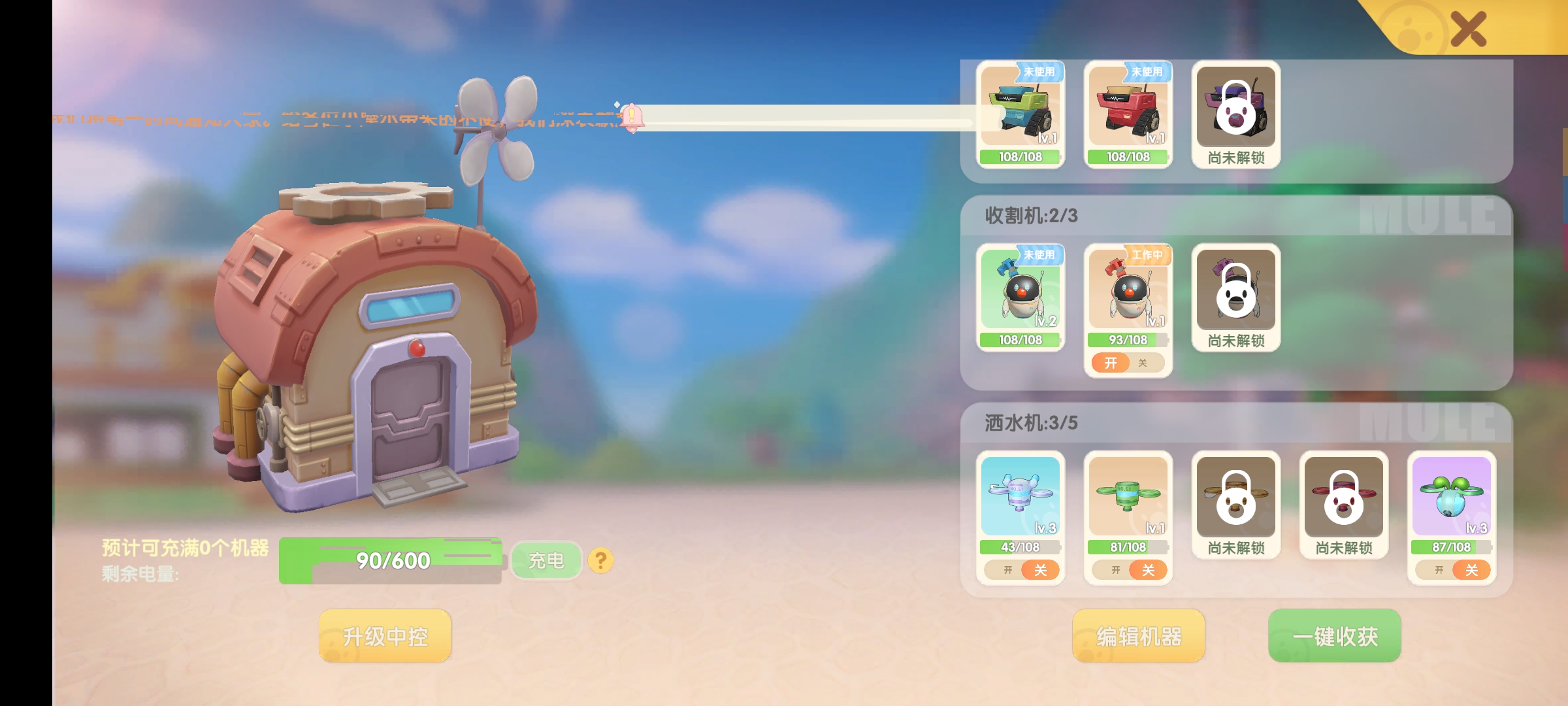Viewport: 1568px width, 706px height.
Task: Click the 升级中控 upgrade button
Action: click(x=385, y=636)
